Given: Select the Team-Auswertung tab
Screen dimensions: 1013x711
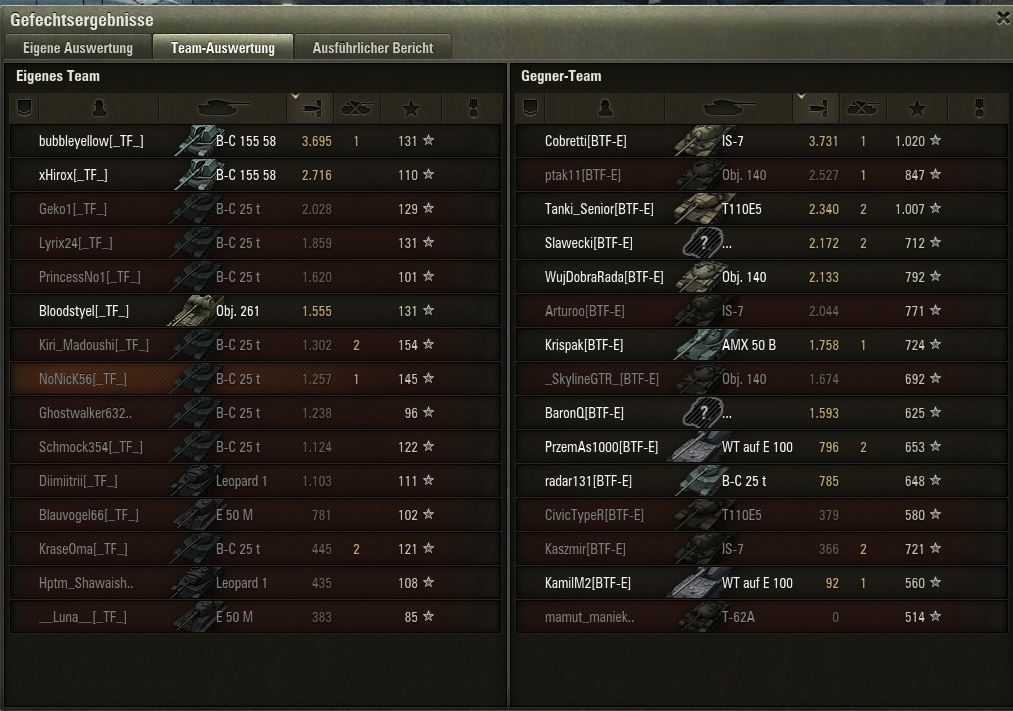Looking at the screenshot, I should 222,48.
